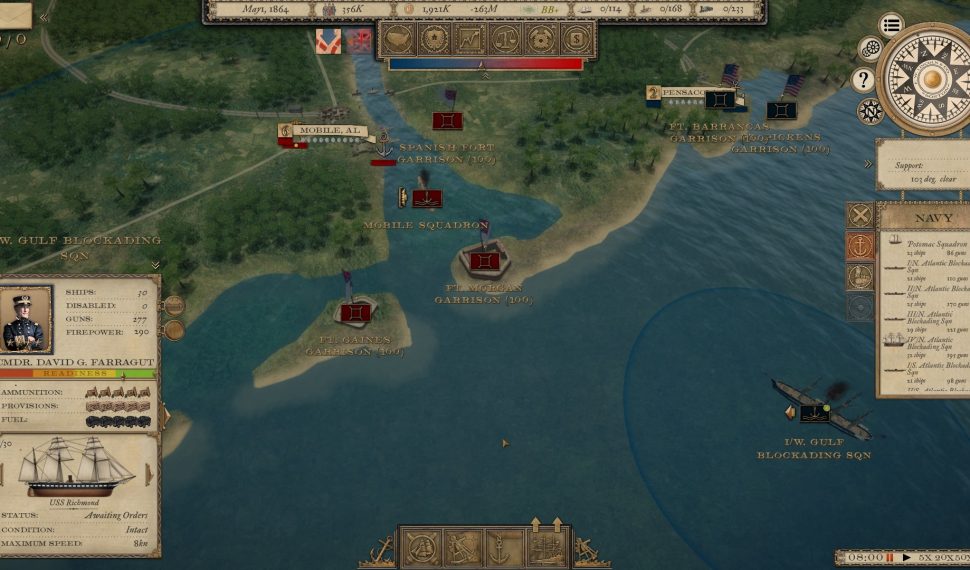
Task: Open the balance scales panel
Action: pos(504,39)
